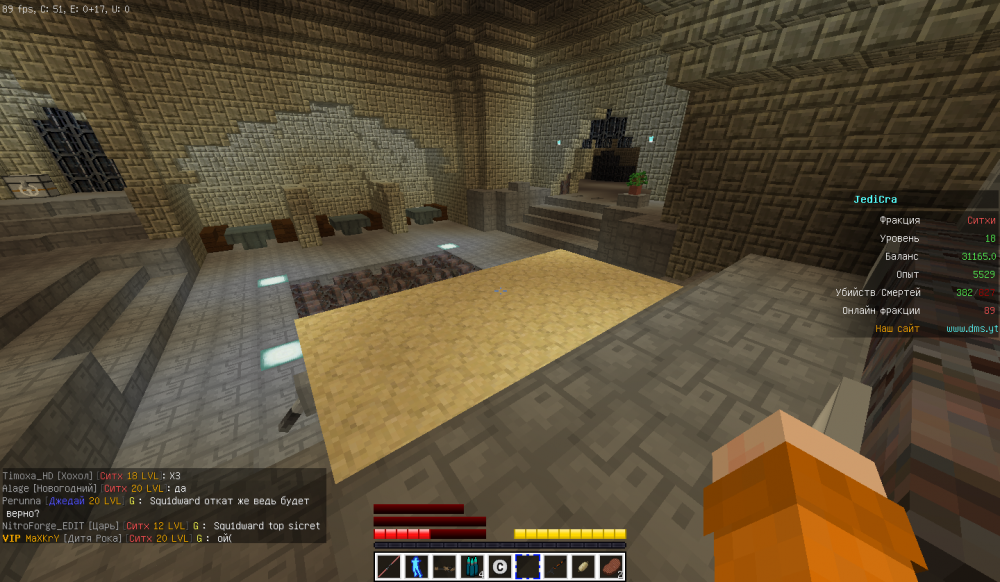
Task: Choose the raw meat hotbar slot
Action: (x=611, y=567)
